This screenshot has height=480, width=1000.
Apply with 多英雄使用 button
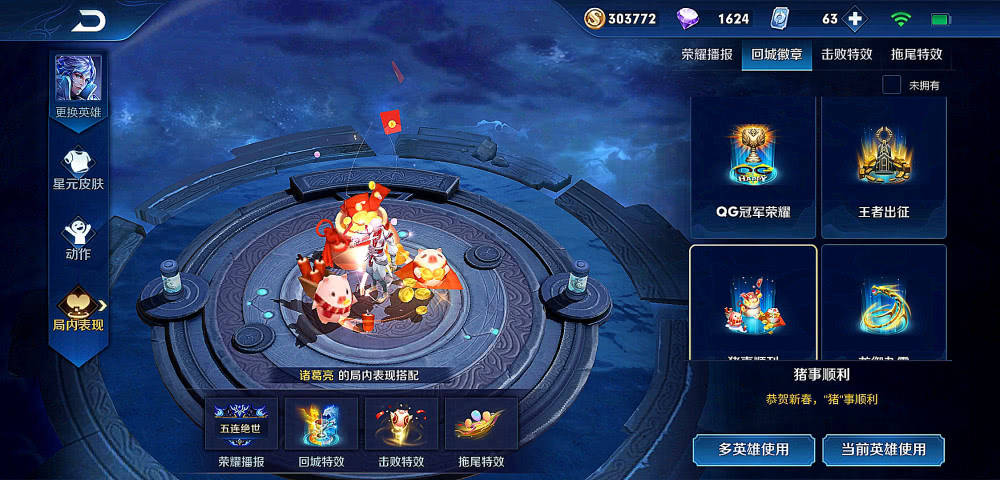(x=753, y=450)
